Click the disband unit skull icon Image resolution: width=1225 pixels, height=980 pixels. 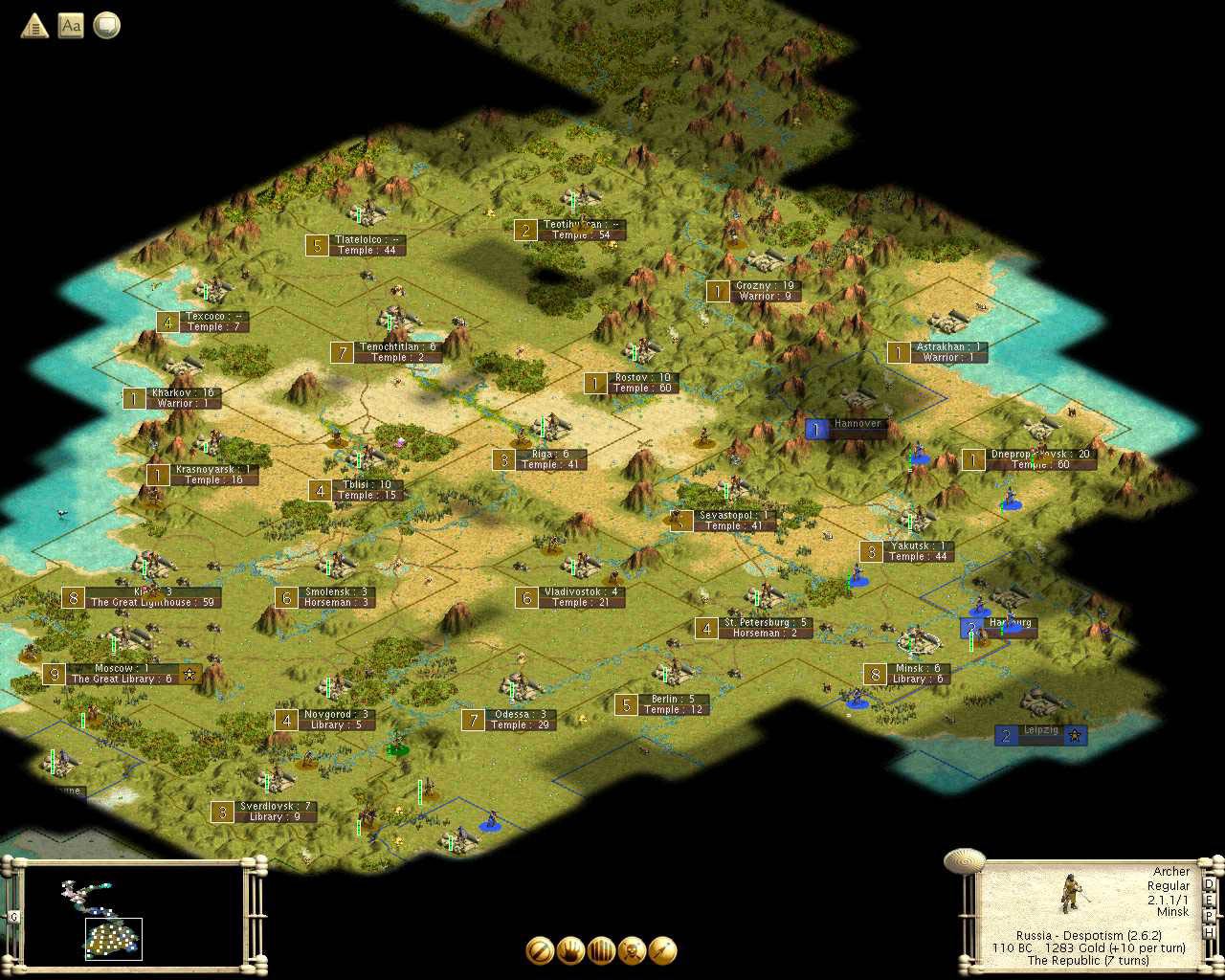632,950
